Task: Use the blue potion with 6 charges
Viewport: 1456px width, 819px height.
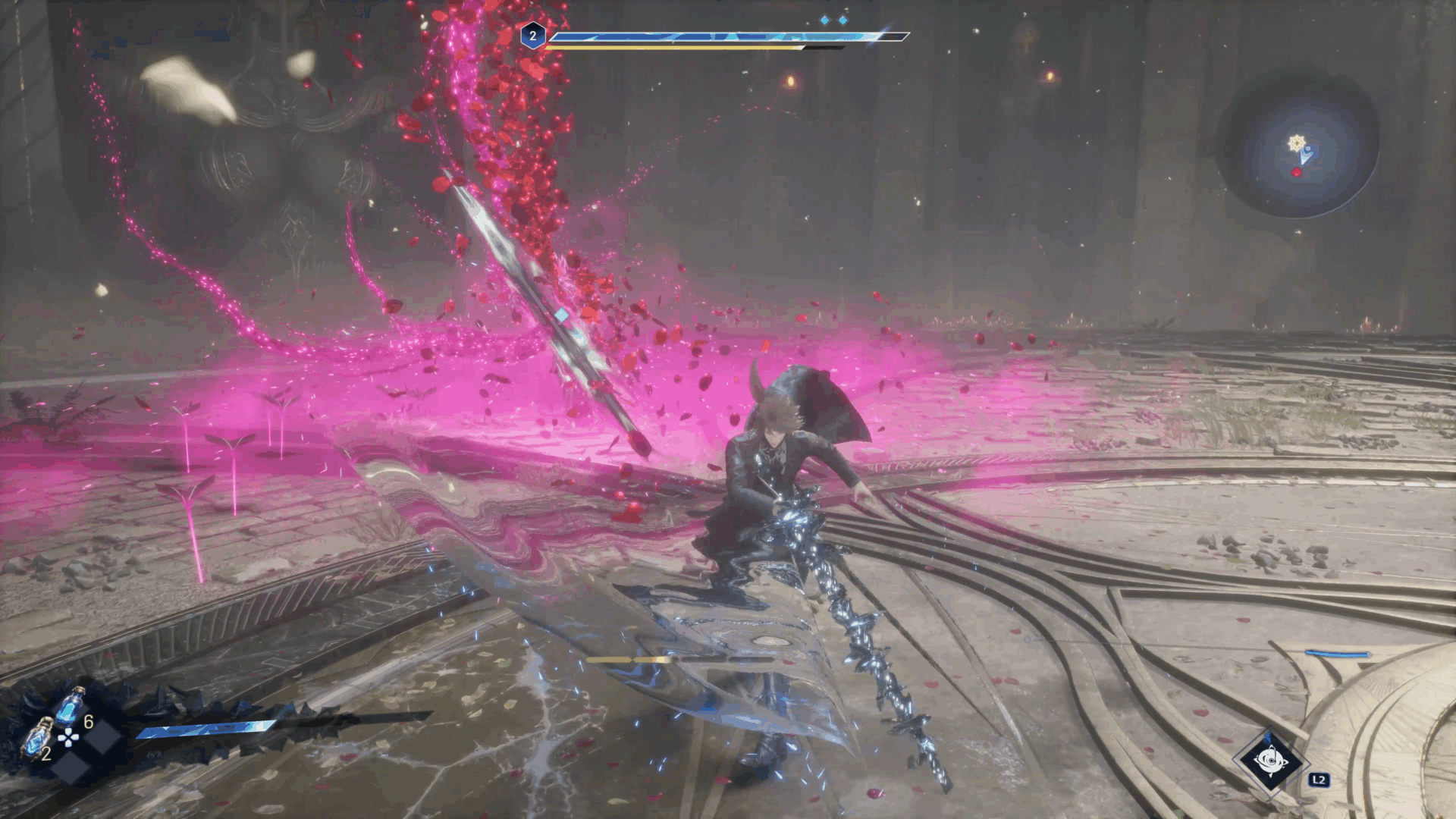Action: pos(71,707)
